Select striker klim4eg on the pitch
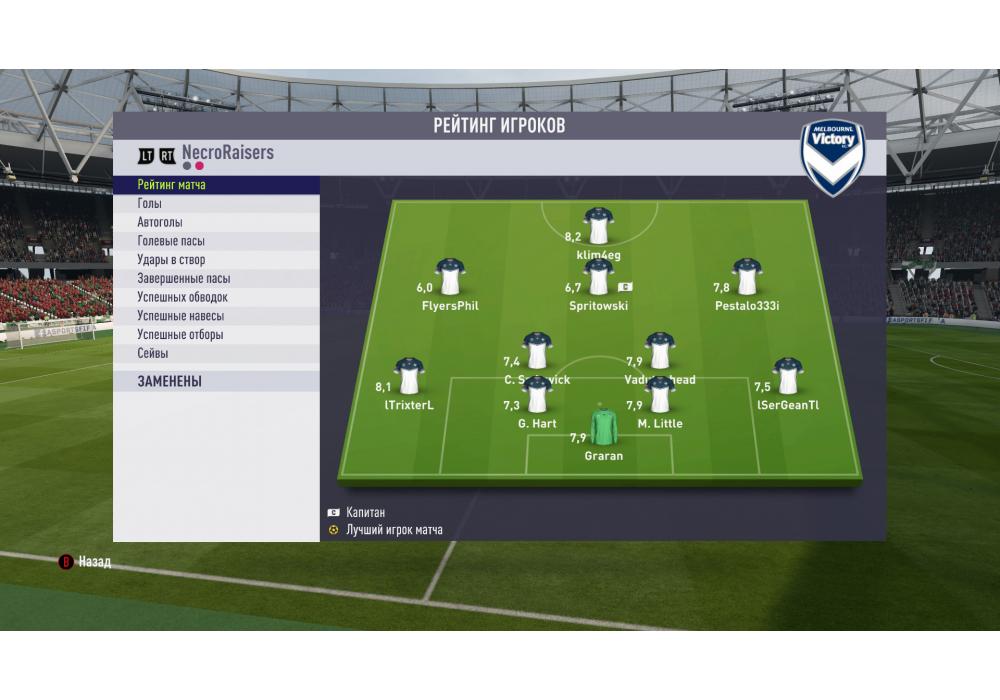Screen dimensions: 1000x700 coord(599,227)
